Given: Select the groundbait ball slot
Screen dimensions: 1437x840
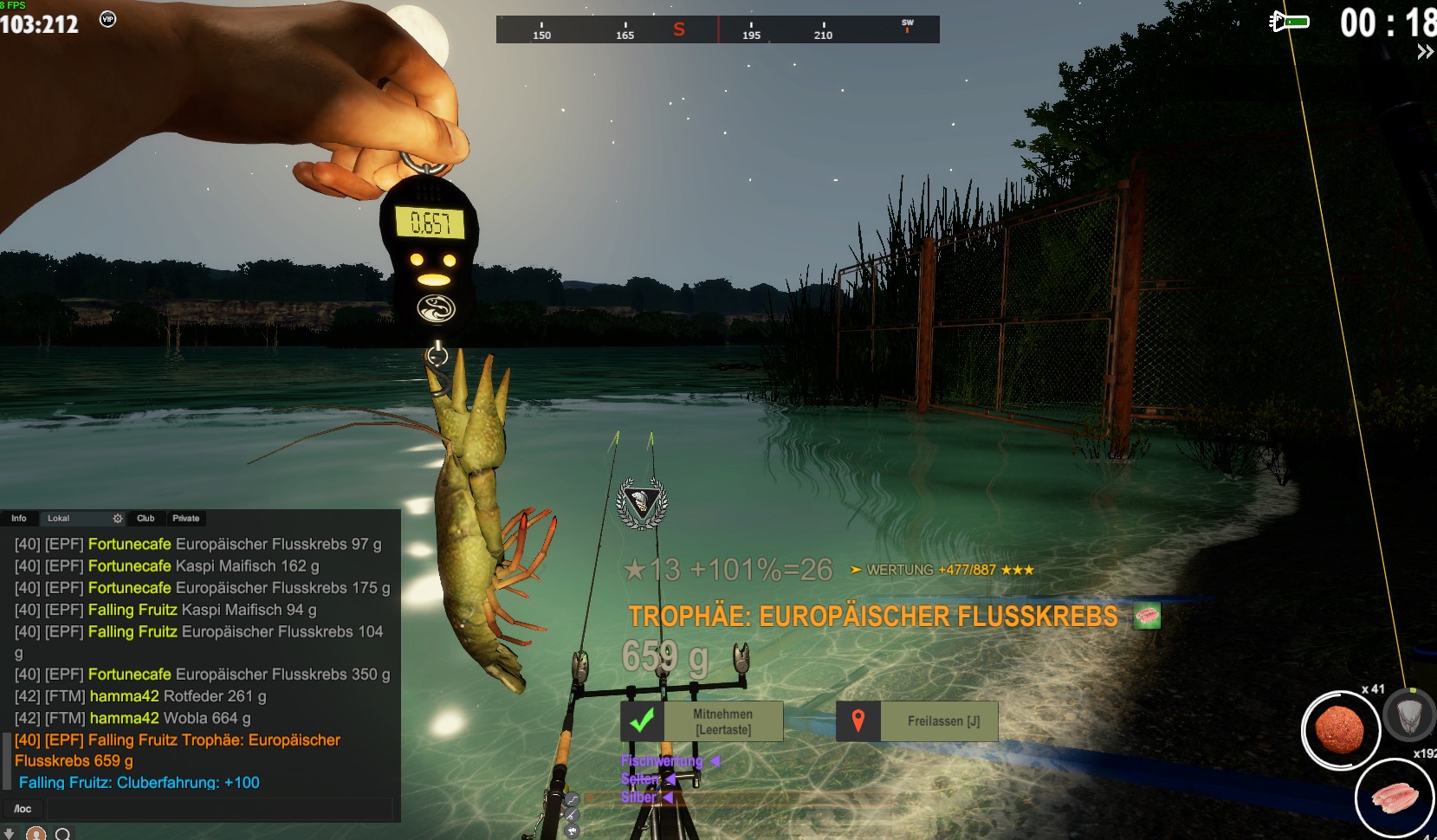Looking at the screenshot, I should coord(1339,730).
